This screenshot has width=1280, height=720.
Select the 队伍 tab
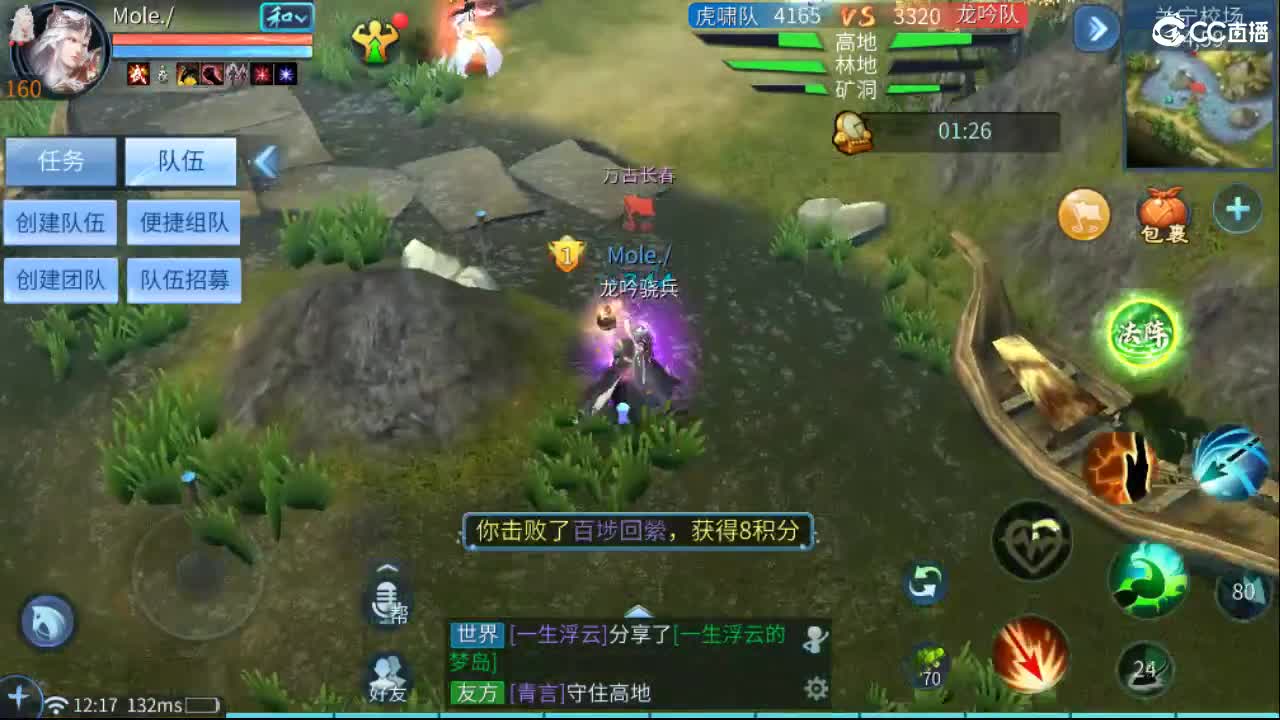click(x=181, y=161)
